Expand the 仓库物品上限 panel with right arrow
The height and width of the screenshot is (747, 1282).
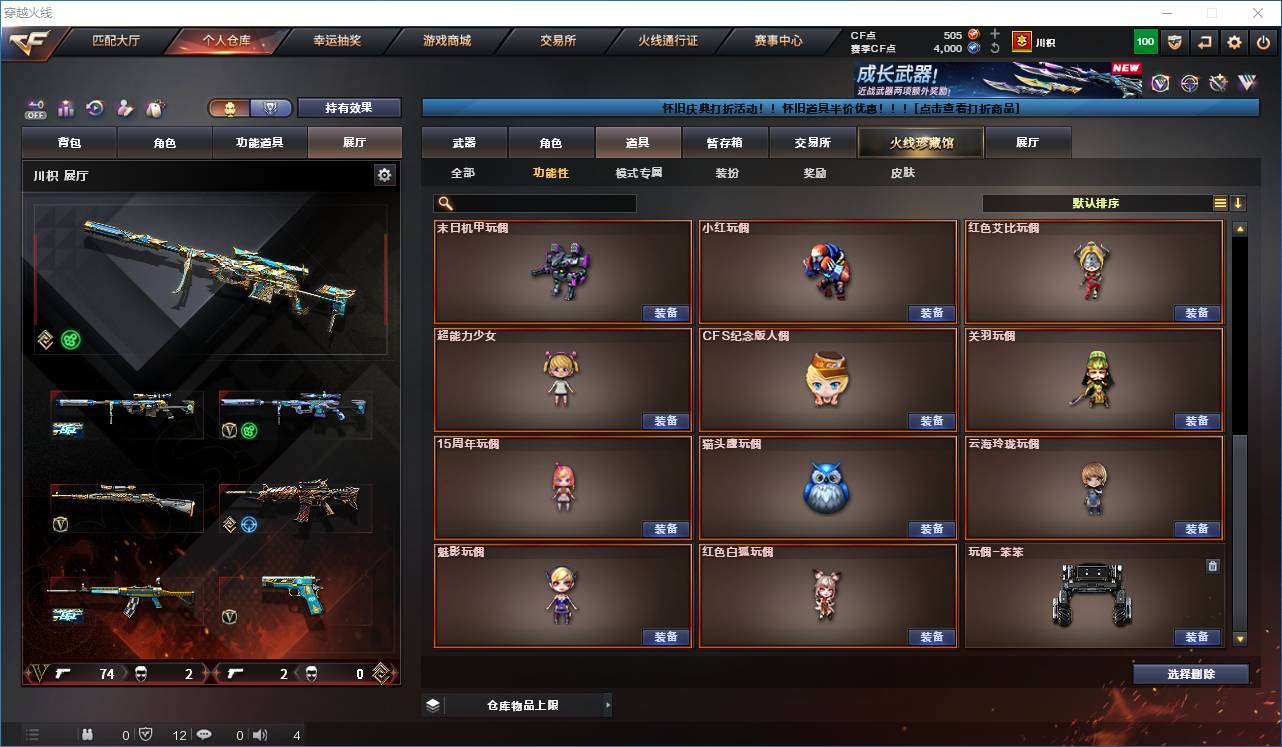608,705
